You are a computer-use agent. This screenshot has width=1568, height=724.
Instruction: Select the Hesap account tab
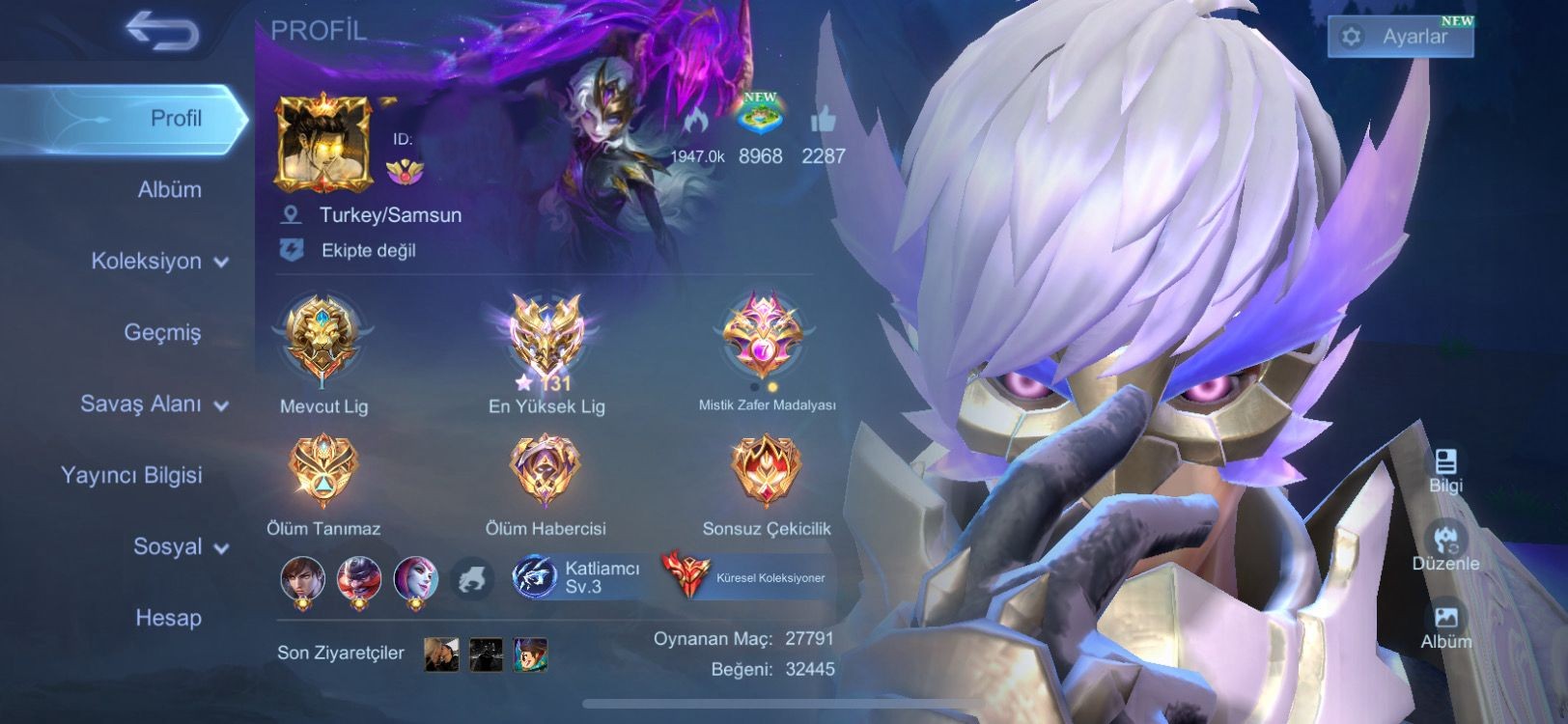pyautogui.click(x=168, y=618)
